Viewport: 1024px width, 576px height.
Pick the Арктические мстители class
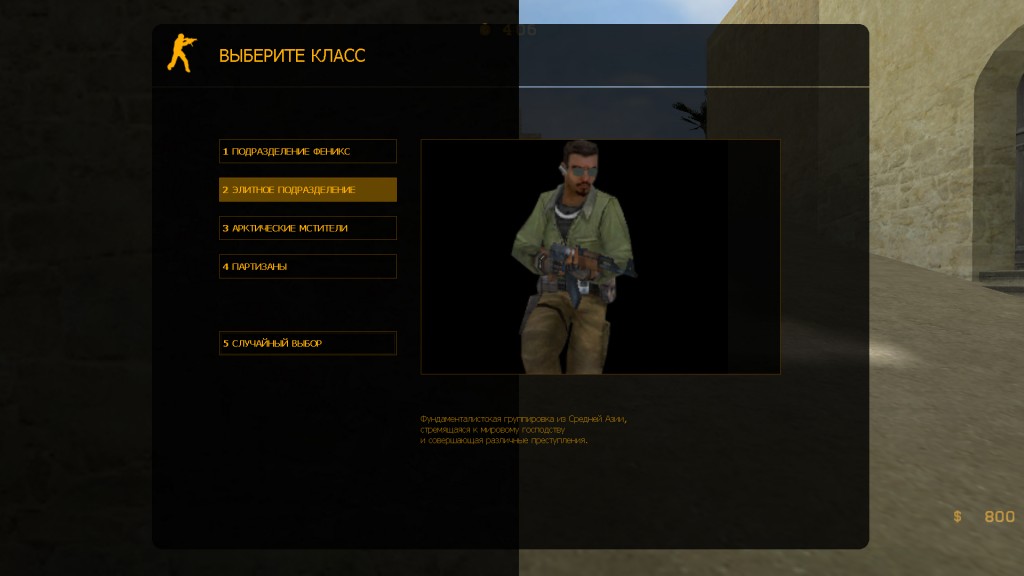(308, 228)
